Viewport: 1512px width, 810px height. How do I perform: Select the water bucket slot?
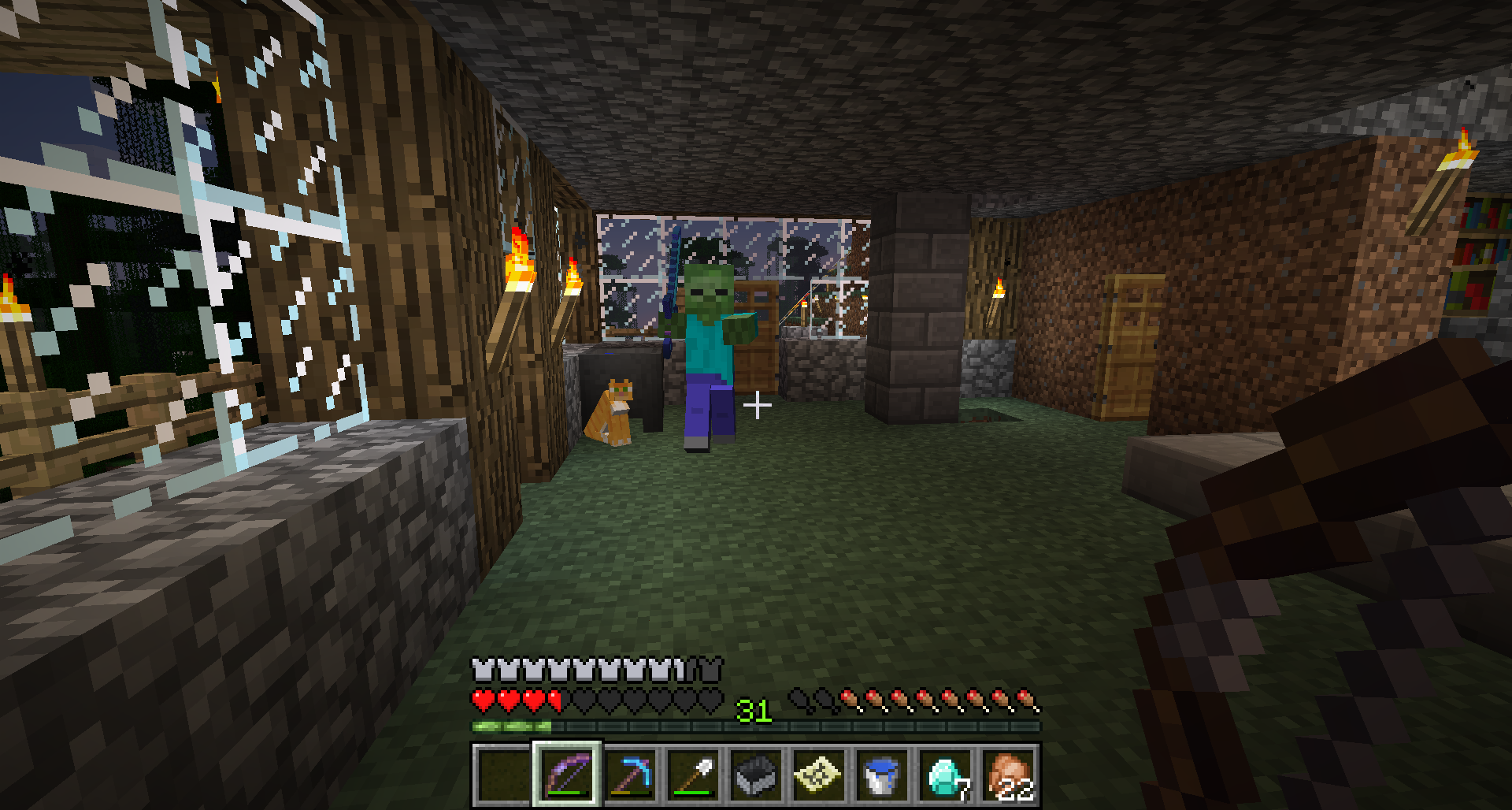point(883,775)
